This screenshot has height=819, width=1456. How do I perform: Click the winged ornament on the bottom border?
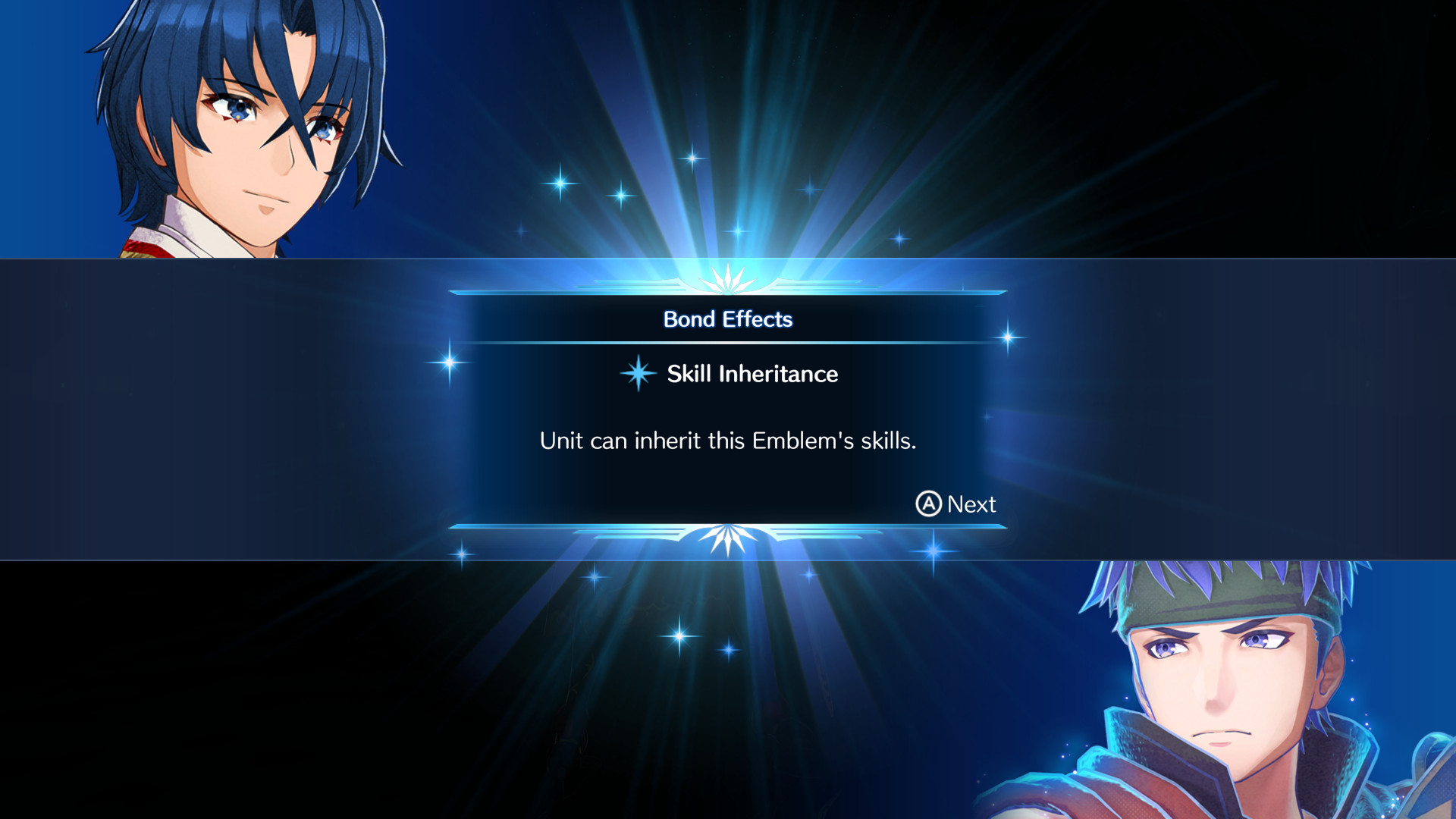click(728, 535)
